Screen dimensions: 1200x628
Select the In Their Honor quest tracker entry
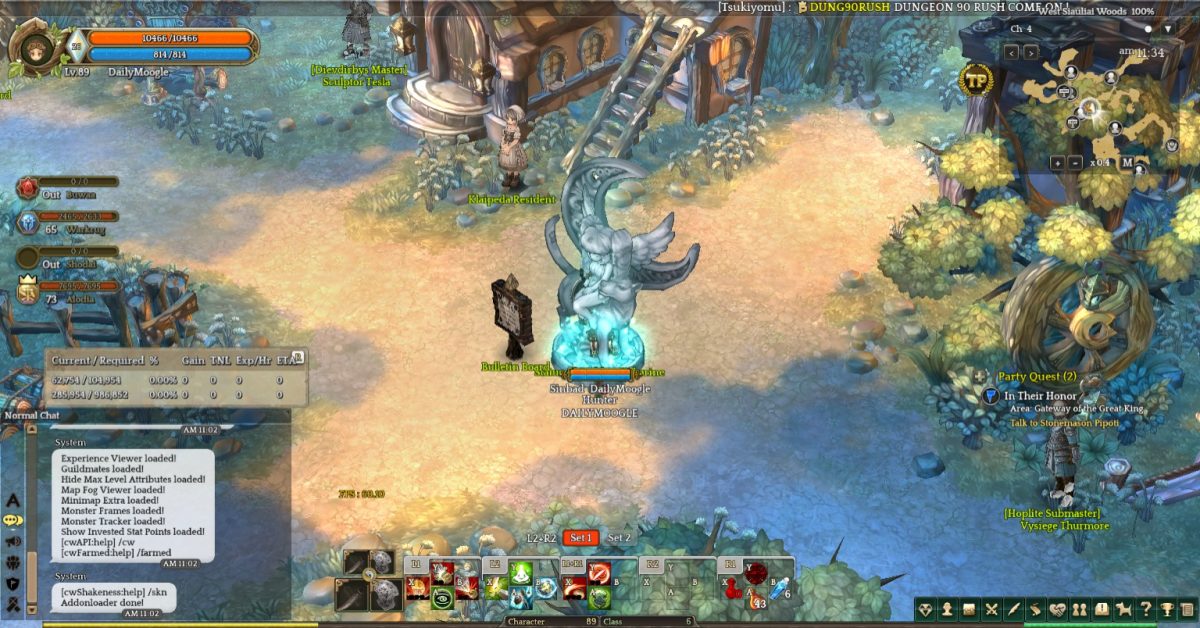coord(1042,396)
